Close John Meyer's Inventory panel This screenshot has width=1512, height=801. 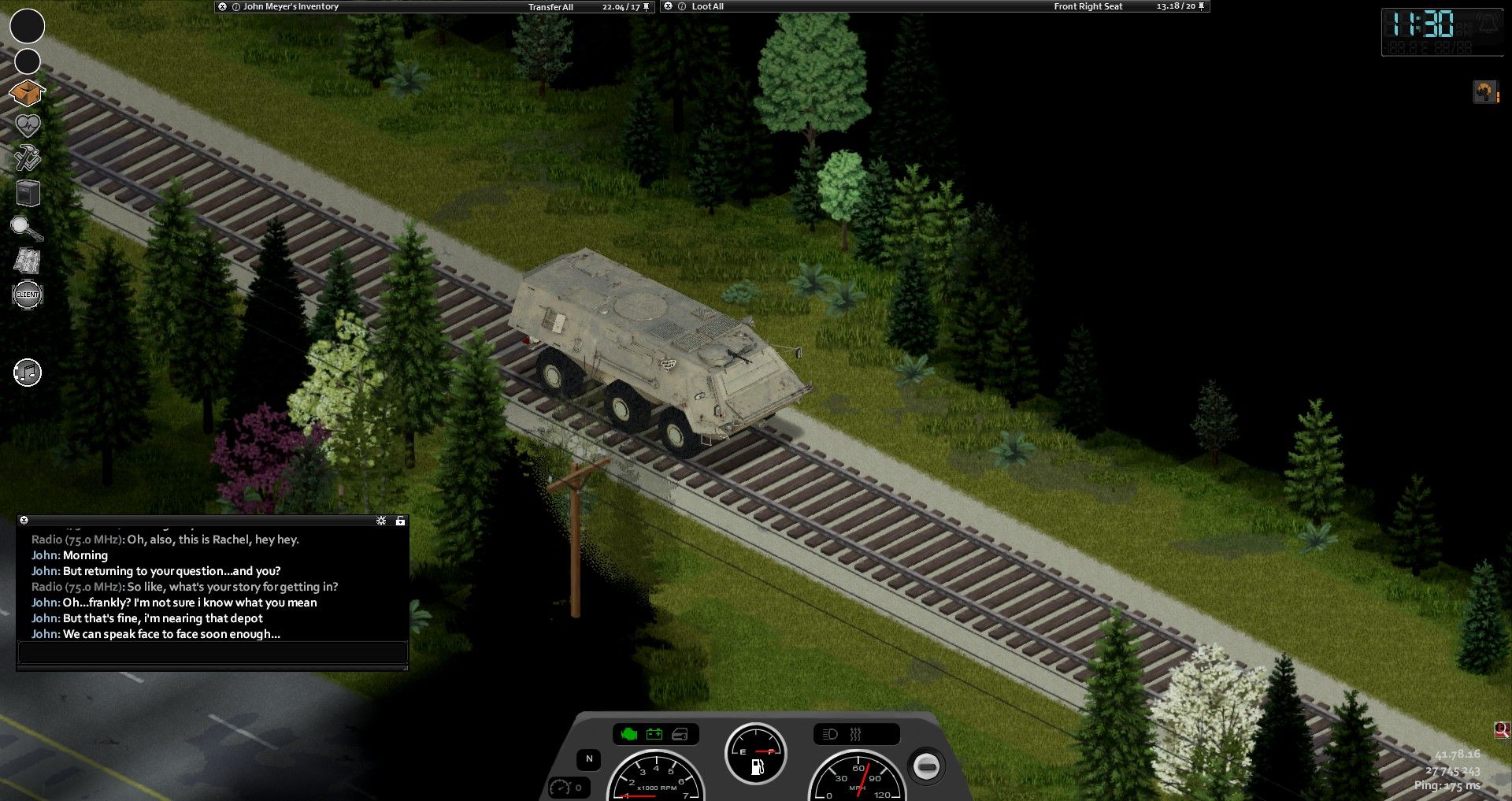(x=223, y=6)
